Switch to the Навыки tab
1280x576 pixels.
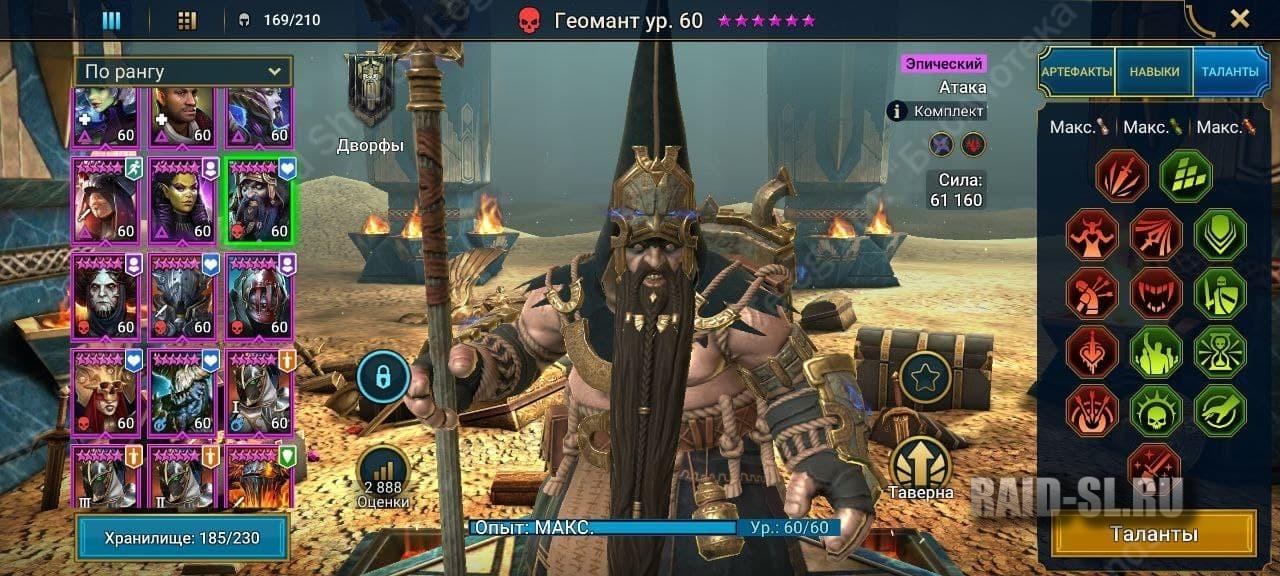(x=1154, y=72)
